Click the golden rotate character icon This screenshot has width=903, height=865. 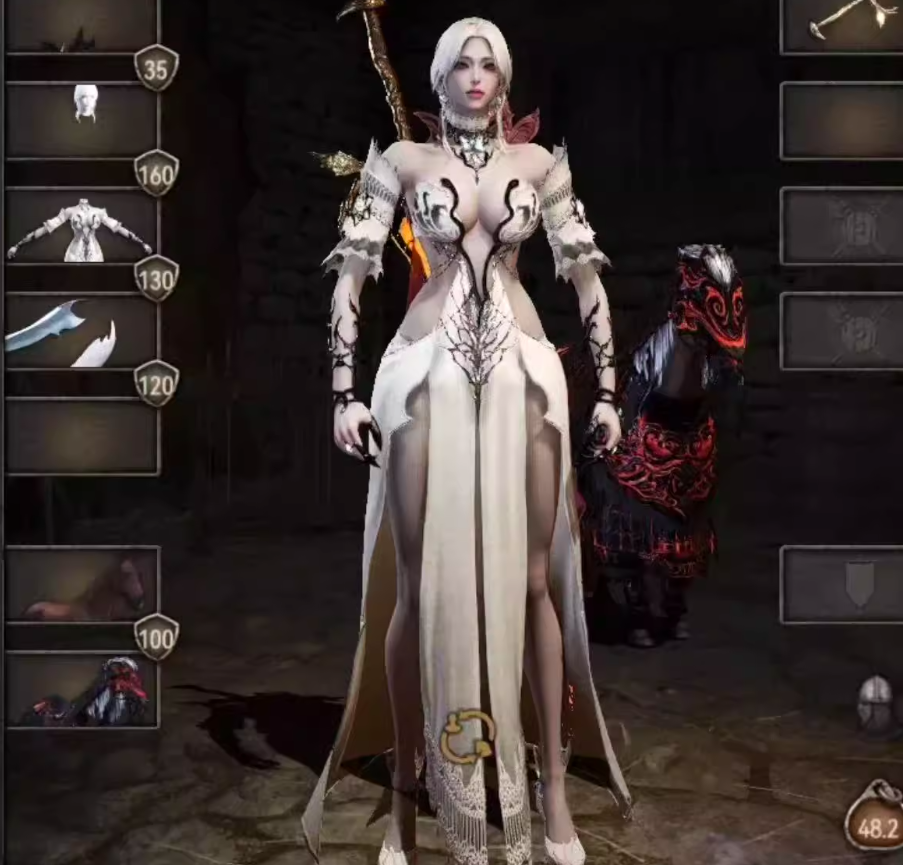pos(467,736)
